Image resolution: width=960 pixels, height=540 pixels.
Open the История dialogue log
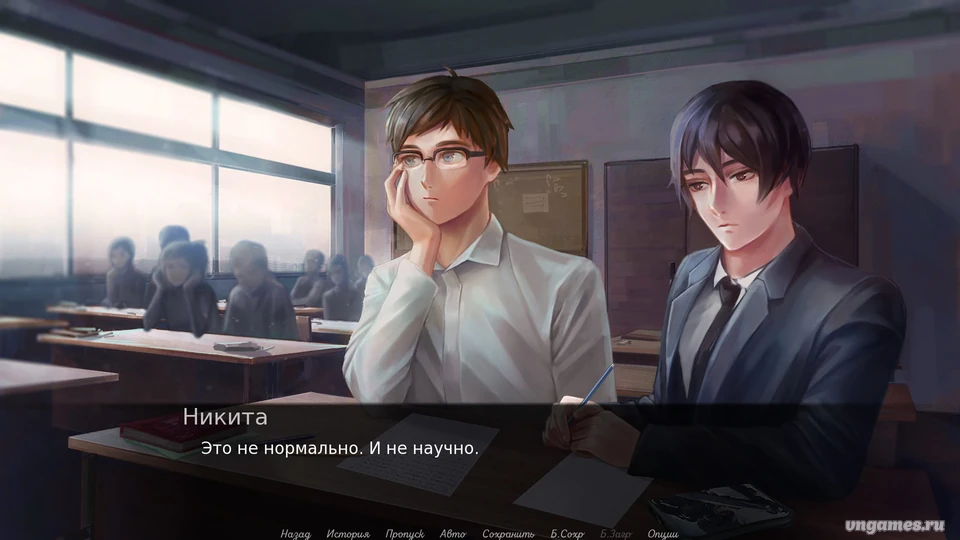pyautogui.click(x=347, y=534)
